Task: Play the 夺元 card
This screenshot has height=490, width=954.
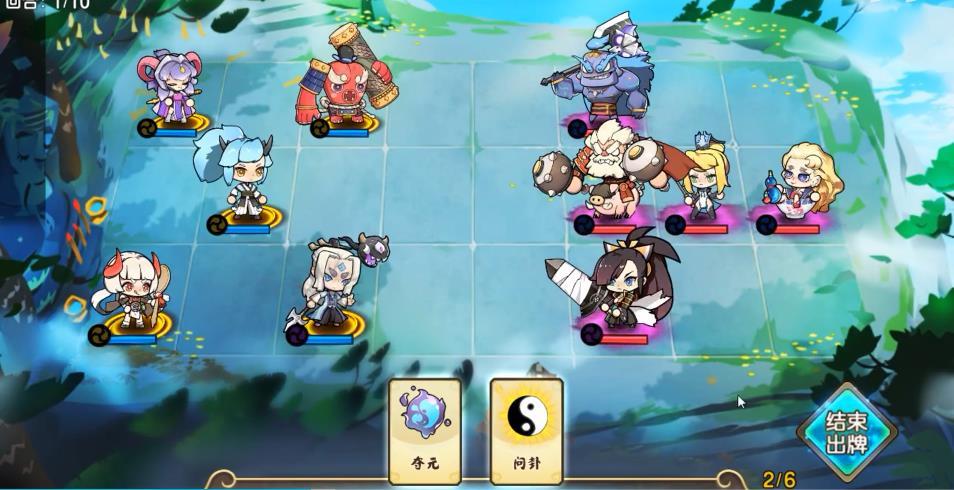Action: point(424,429)
